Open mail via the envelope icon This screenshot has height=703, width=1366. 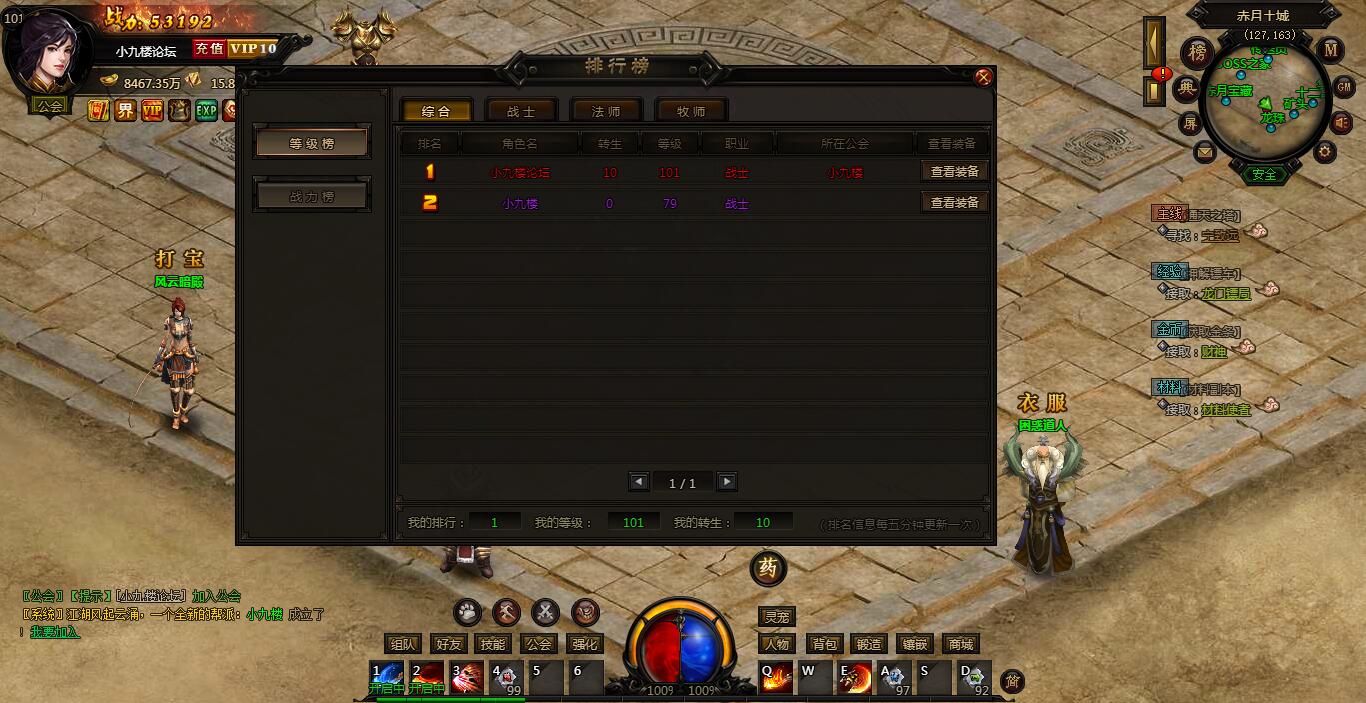1204,153
